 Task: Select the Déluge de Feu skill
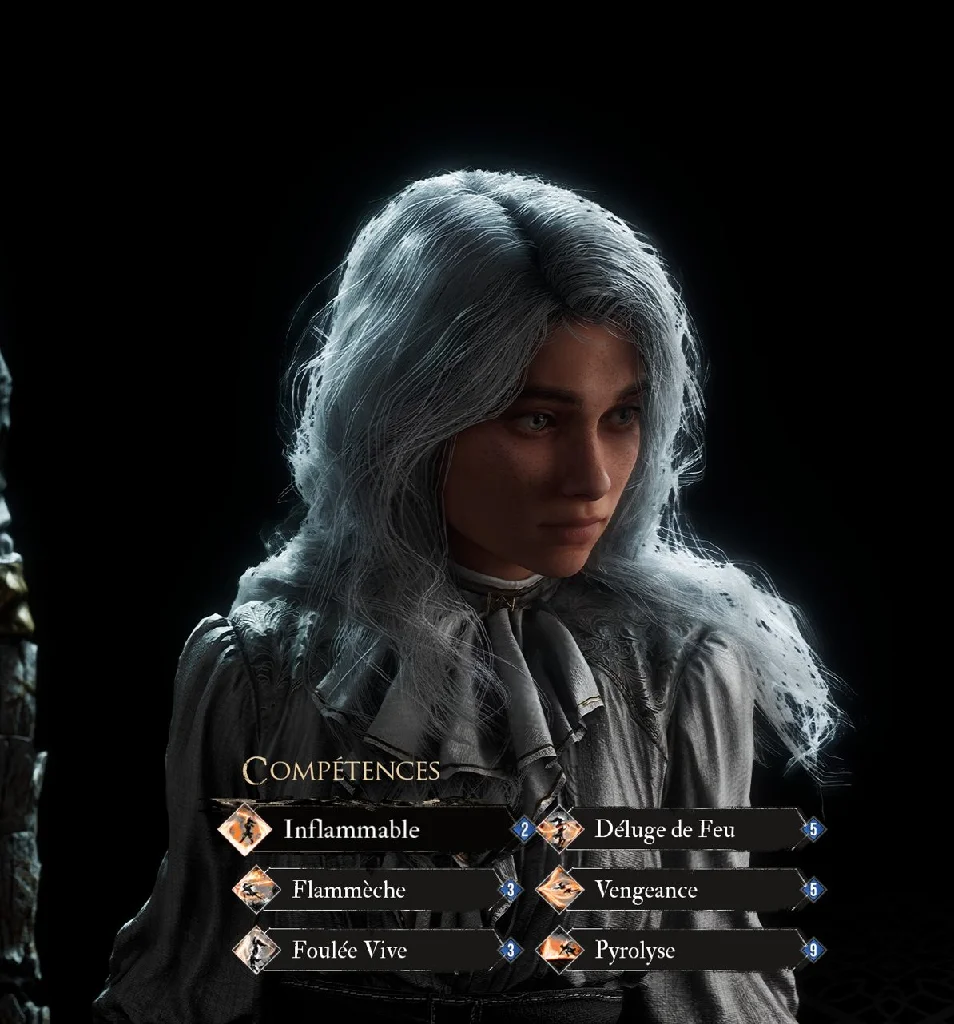664,829
